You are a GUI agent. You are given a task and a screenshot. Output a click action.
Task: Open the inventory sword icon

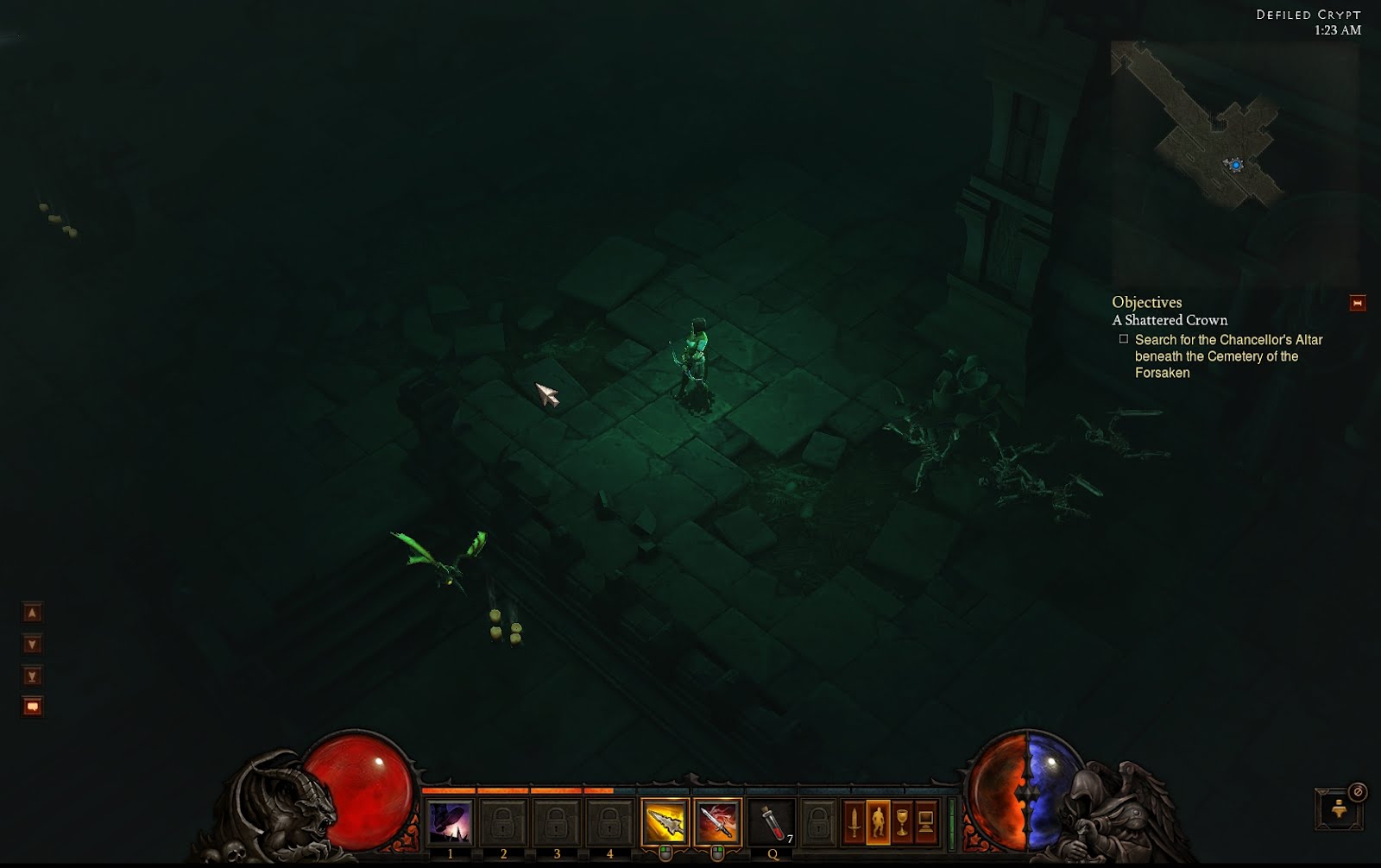tap(854, 820)
